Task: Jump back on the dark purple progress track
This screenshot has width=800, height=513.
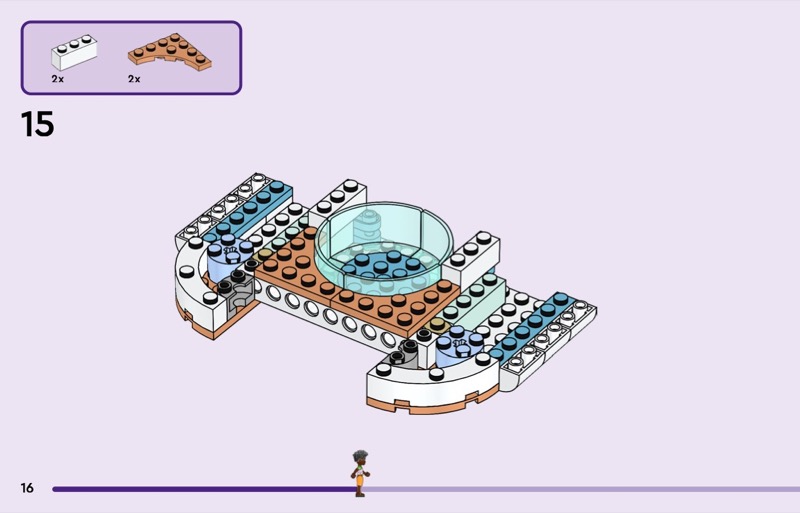Action: (x=200, y=489)
